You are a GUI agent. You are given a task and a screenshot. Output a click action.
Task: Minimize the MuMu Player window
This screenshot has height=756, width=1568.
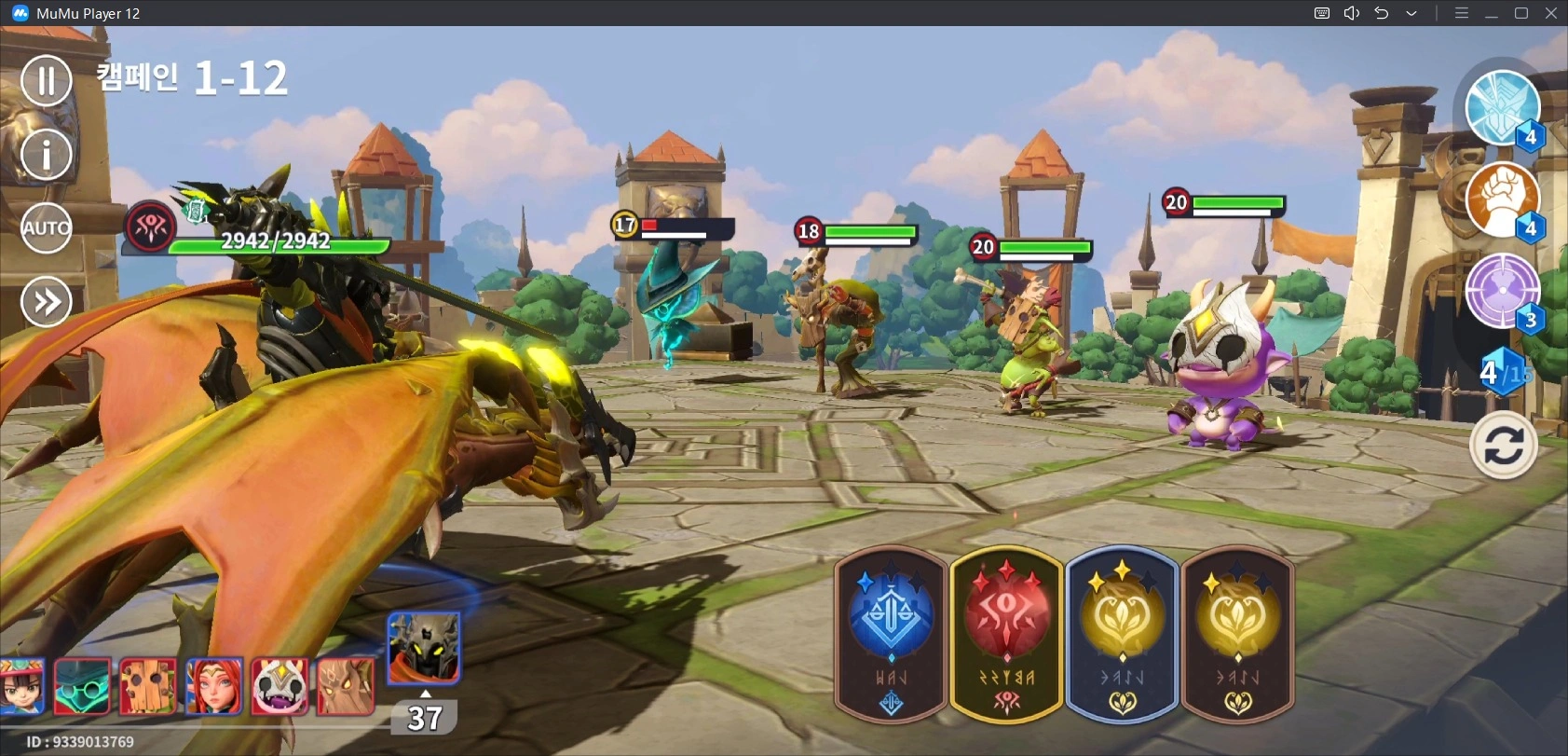click(x=1491, y=13)
